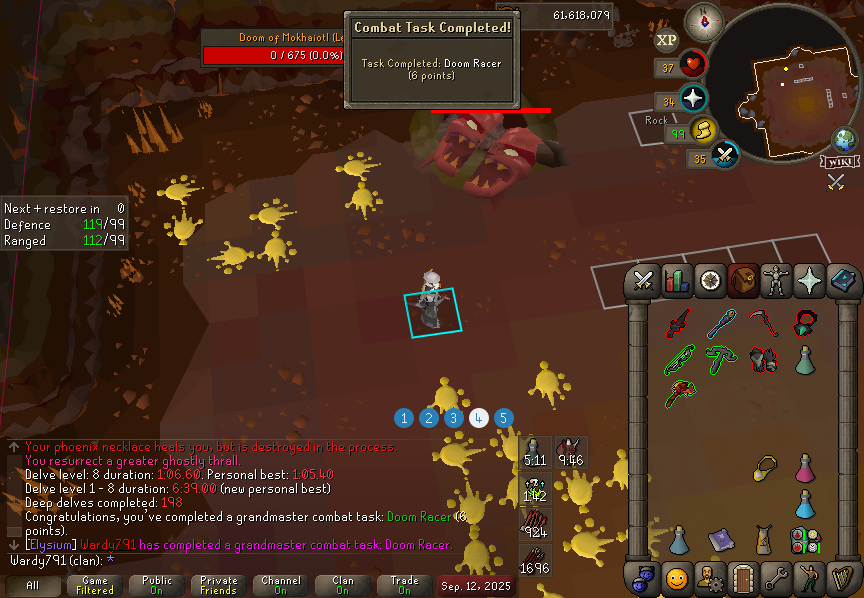Select the red scythe in inventory
The height and width of the screenshot is (598, 864).
[765, 324]
